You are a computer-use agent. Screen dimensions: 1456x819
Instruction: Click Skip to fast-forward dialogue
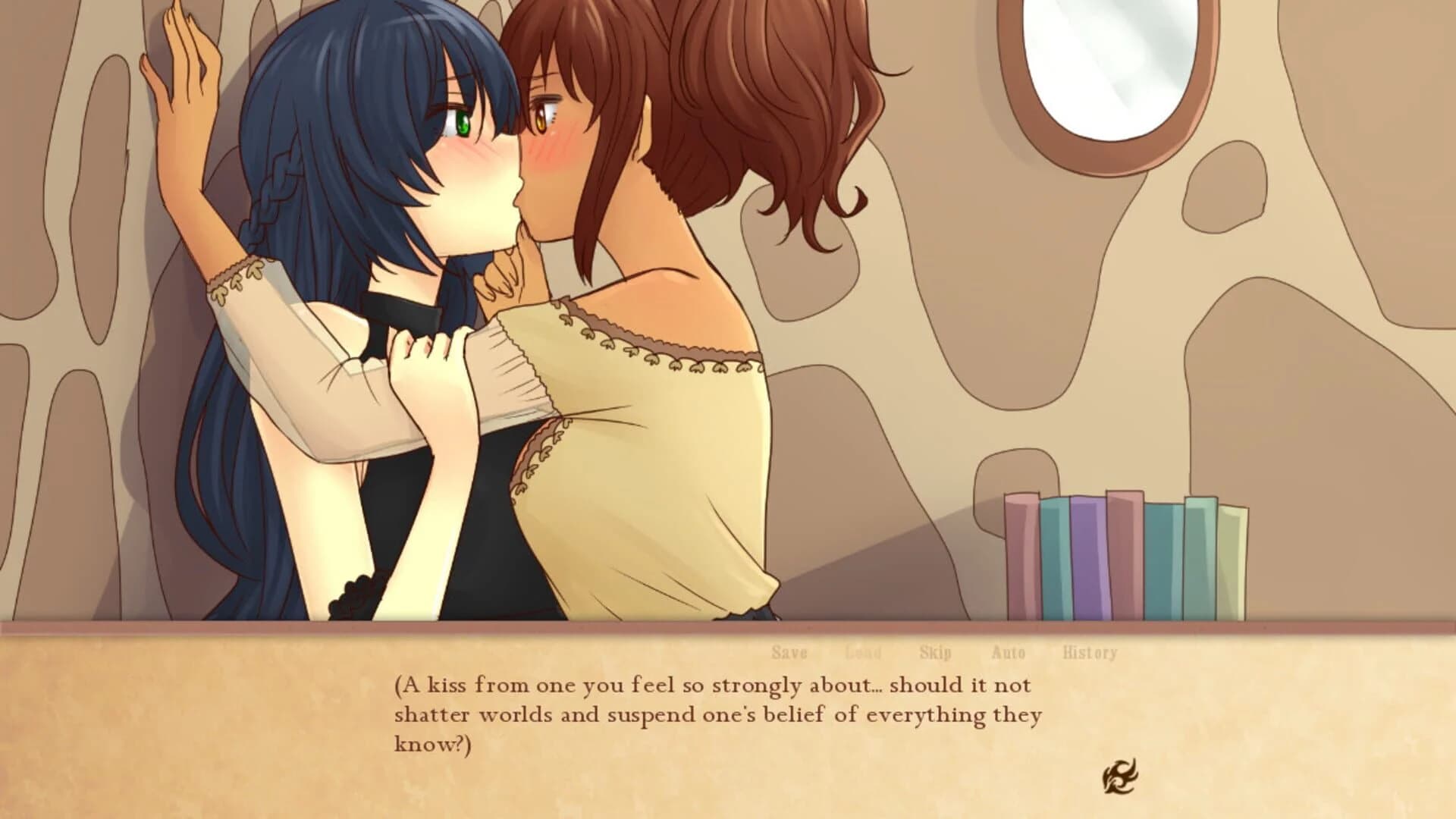tap(935, 651)
